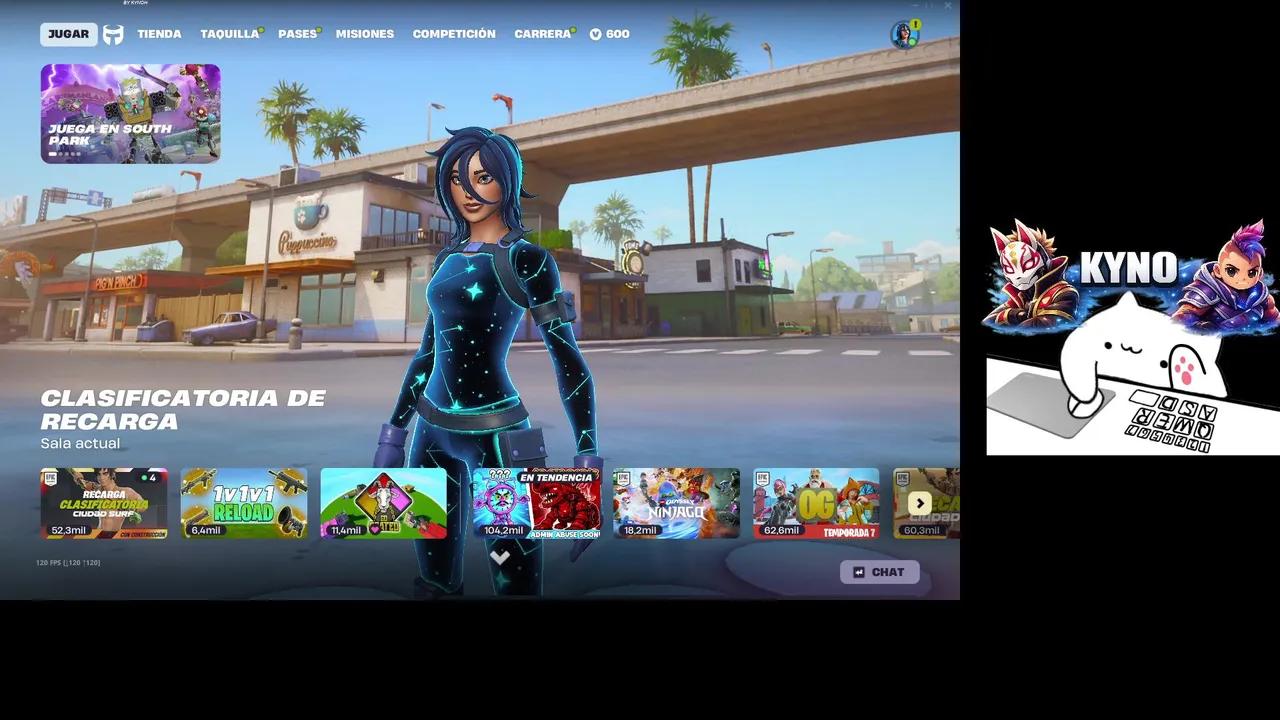Select the JUGAR tab
Viewport: 1280px width, 720px height.
point(67,33)
